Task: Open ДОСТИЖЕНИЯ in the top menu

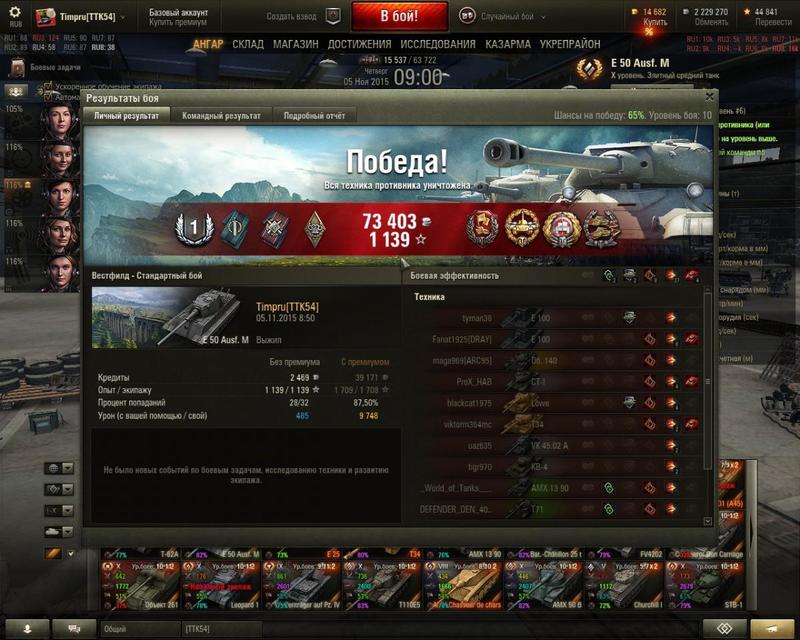Action: coord(359,45)
